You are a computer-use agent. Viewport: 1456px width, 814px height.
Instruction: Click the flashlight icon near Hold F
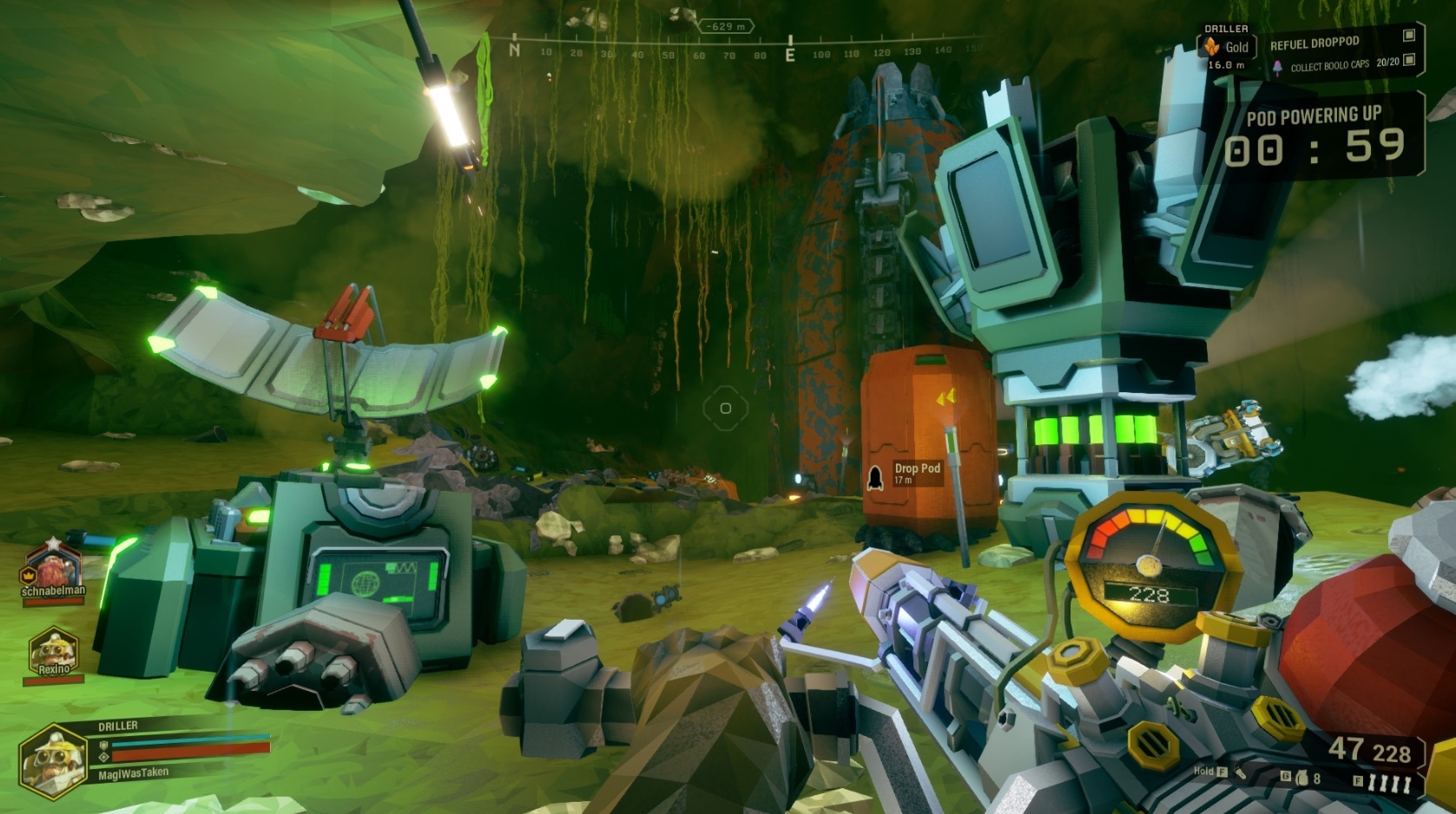(1240, 774)
